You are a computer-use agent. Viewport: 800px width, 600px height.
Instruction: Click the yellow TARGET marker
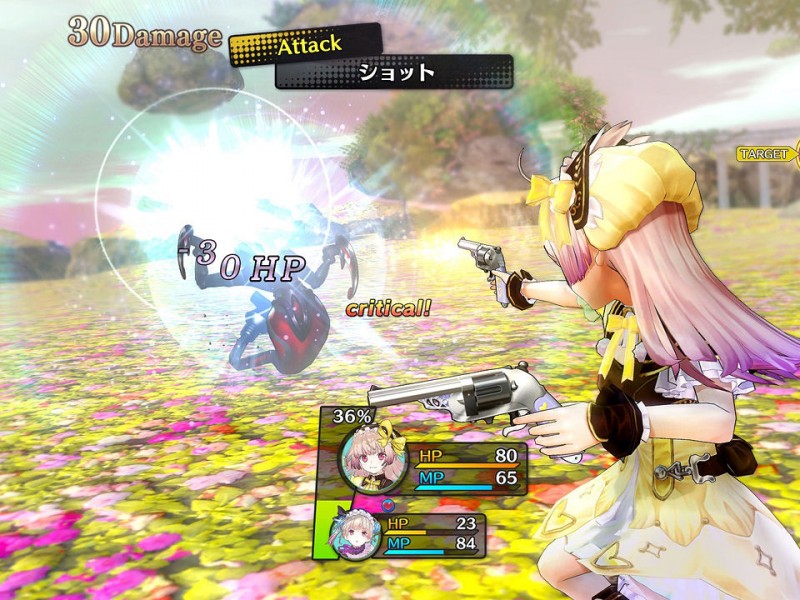767,154
